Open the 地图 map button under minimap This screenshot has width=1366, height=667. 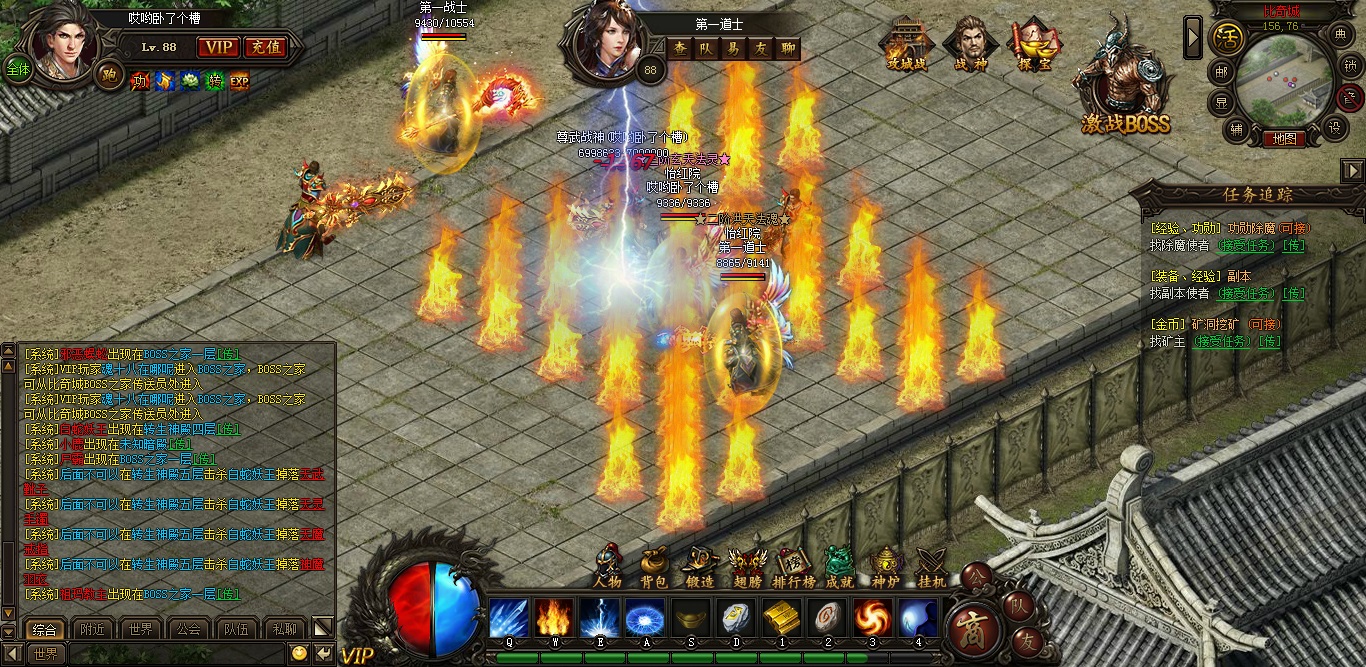[x=1284, y=139]
